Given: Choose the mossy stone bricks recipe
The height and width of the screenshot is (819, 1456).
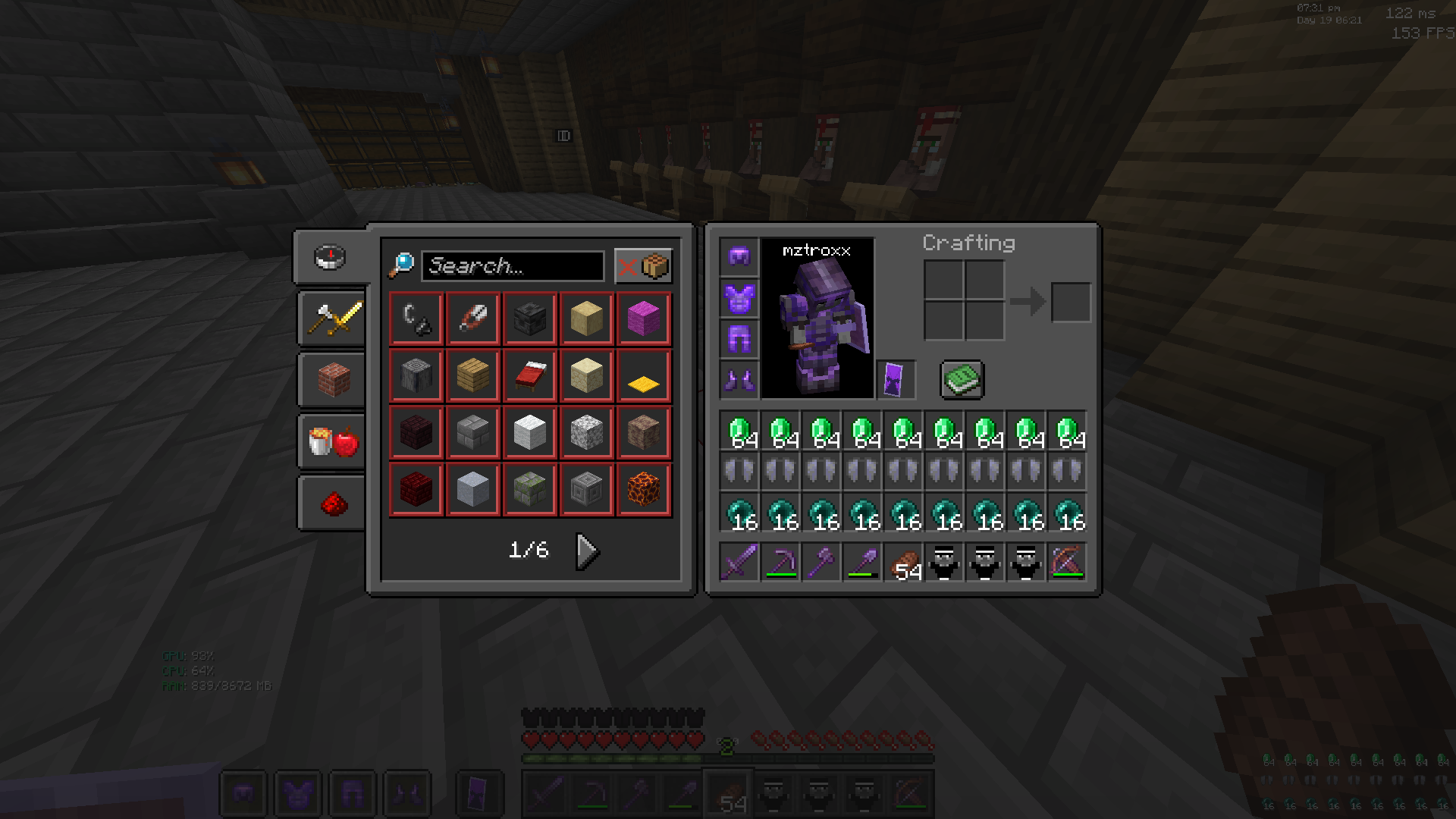Looking at the screenshot, I should pos(529,490).
